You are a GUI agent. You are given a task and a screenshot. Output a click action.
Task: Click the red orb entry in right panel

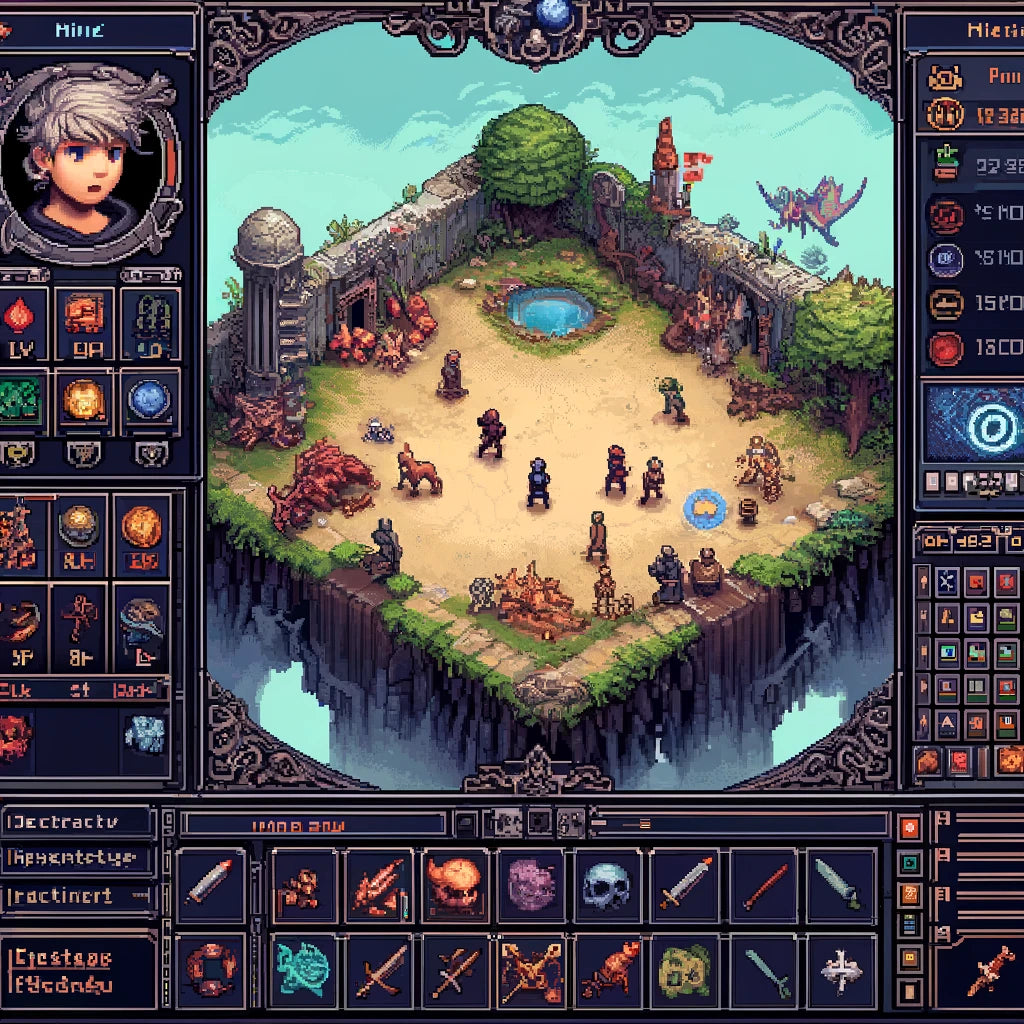(945, 349)
